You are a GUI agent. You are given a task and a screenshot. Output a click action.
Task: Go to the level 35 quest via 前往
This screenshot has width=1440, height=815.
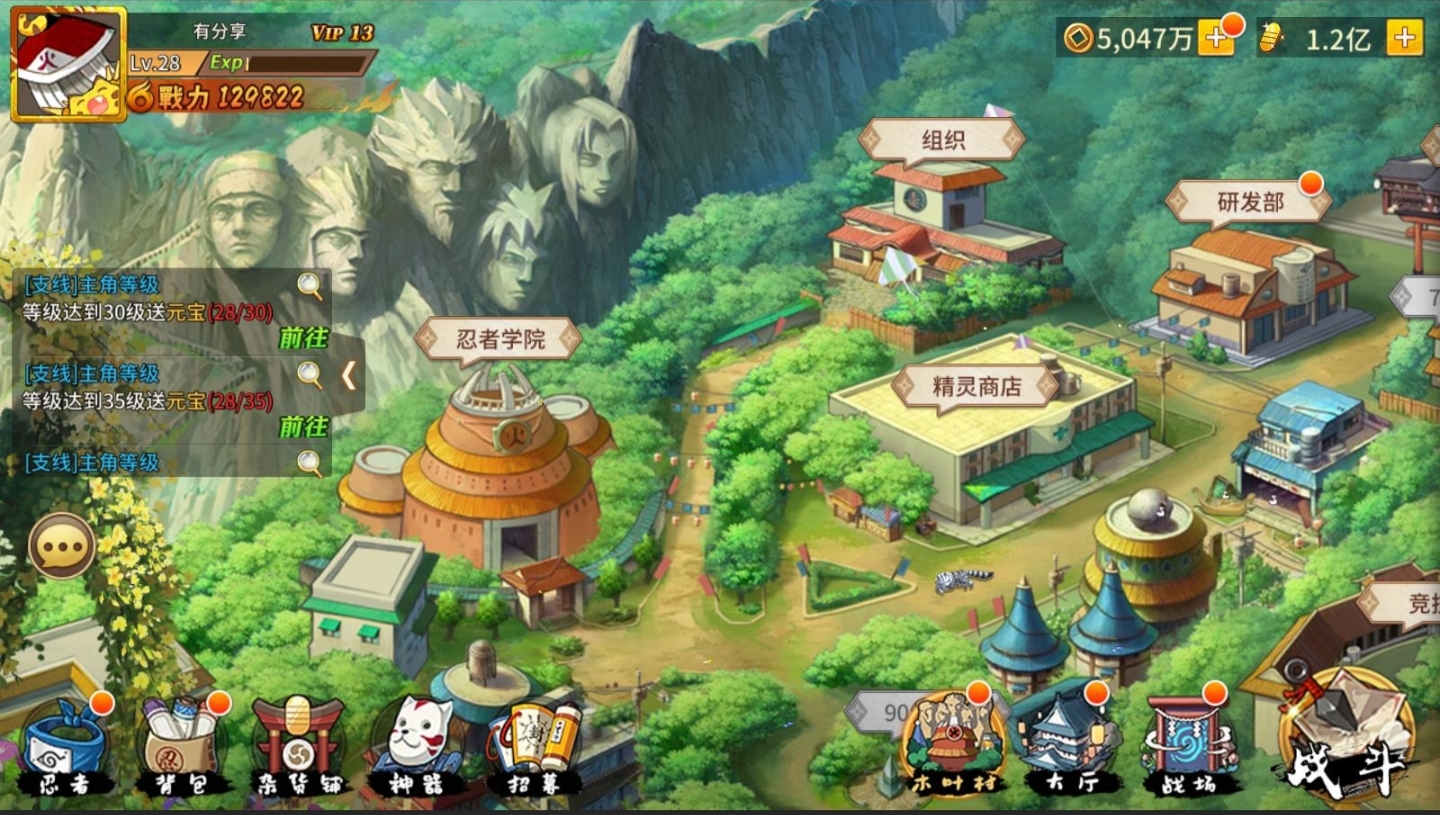tap(303, 427)
